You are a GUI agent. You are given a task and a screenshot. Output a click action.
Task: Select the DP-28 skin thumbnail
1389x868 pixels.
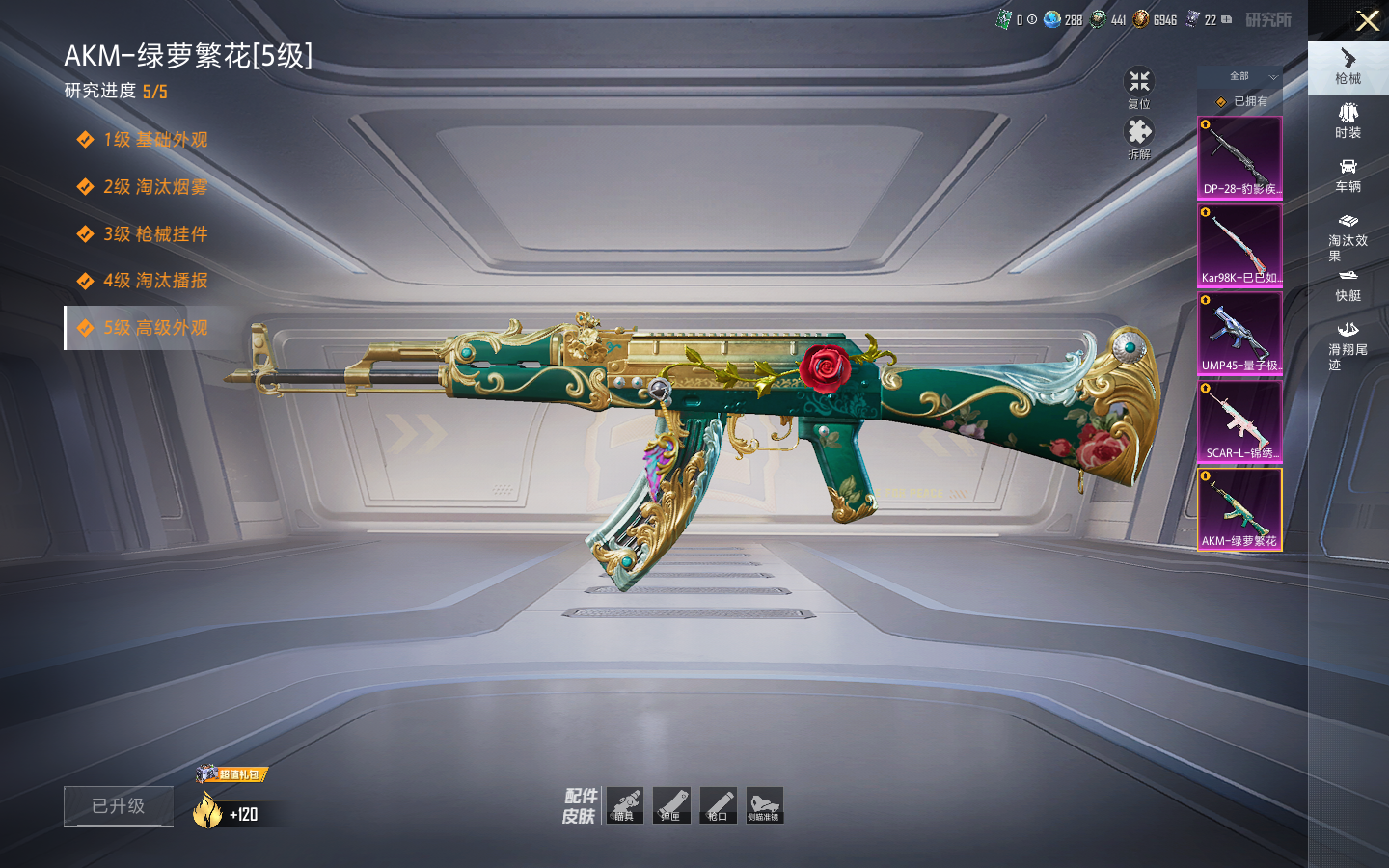(1239, 158)
